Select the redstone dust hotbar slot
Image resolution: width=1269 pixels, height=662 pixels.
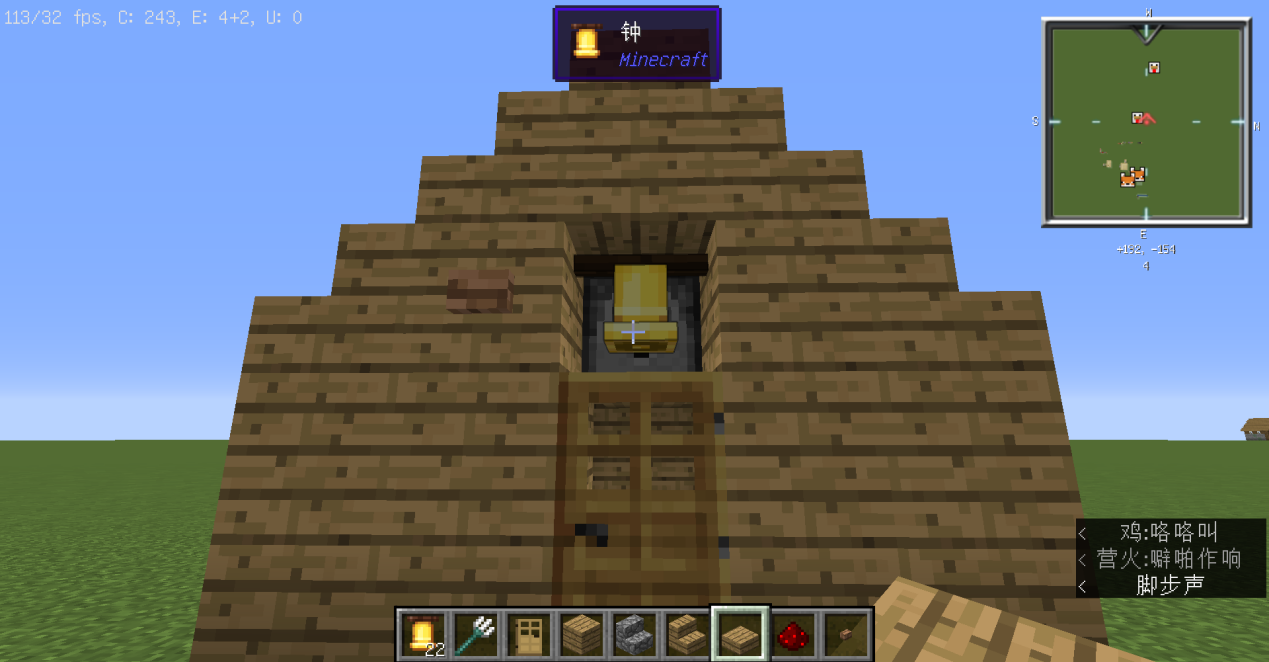pyautogui.click(x=794, y=634)
